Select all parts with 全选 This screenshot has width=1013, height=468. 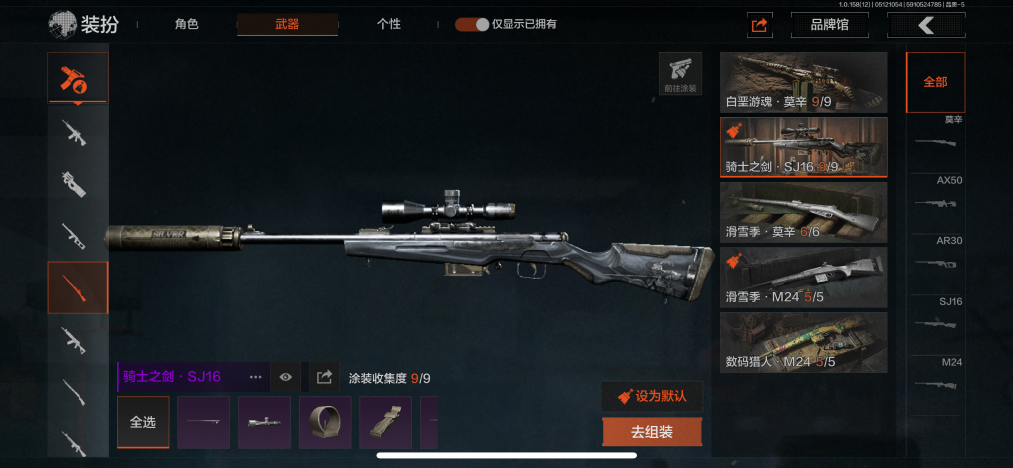[x=143, y=422]
